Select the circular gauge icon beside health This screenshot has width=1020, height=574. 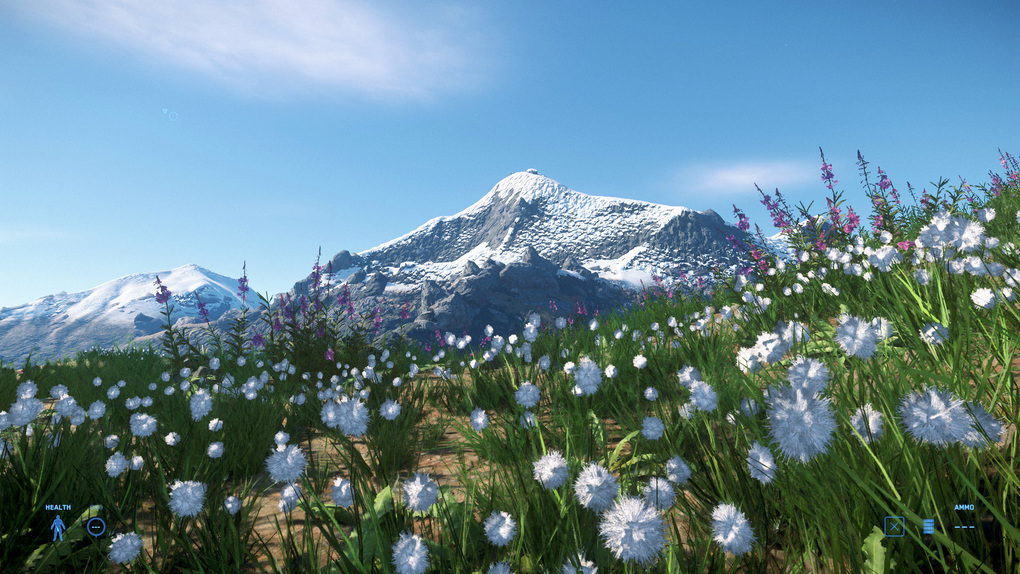coord(96,526)
